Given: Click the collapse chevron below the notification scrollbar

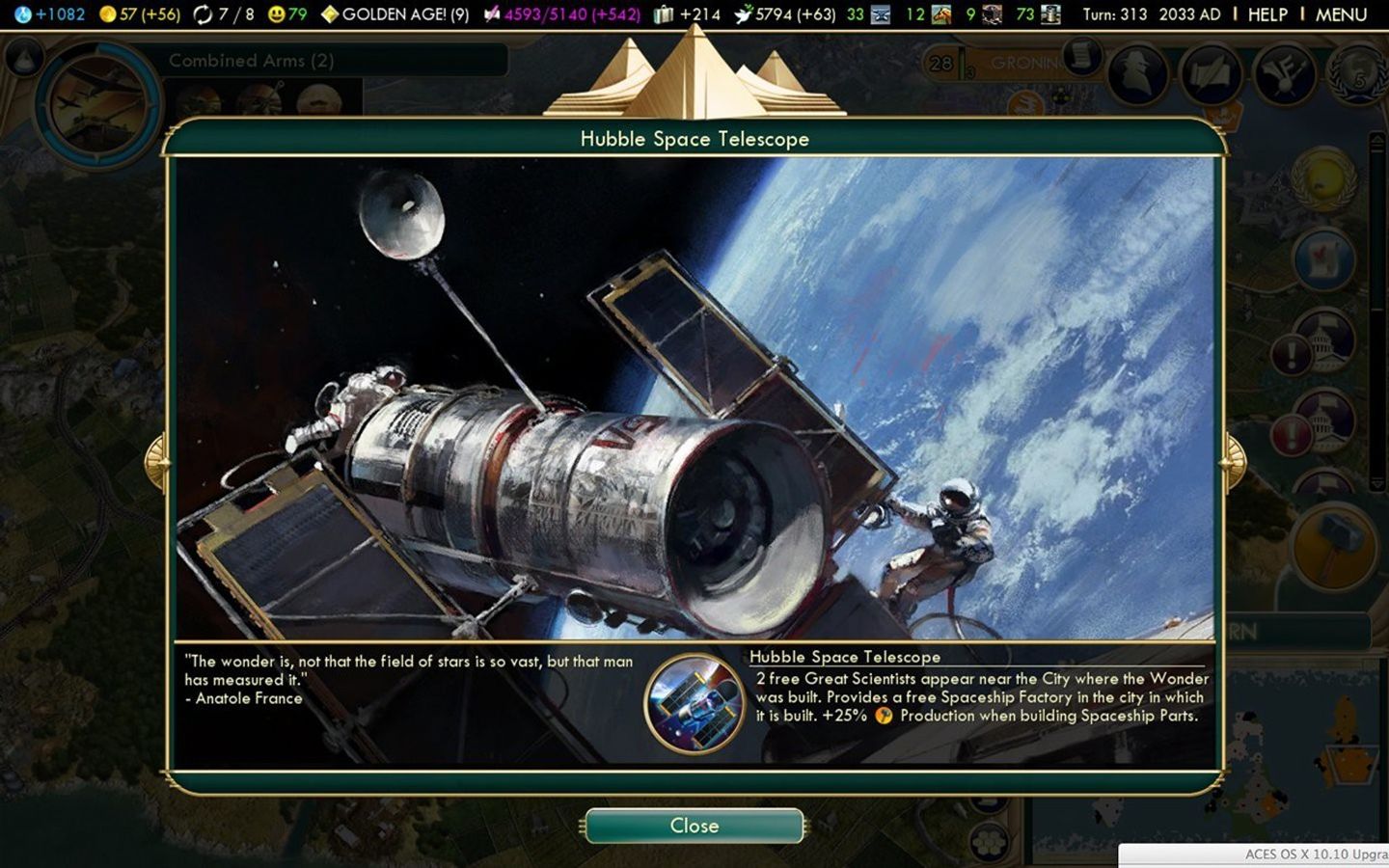Looking at the screenshot, I should click(x=1377, y=485).
